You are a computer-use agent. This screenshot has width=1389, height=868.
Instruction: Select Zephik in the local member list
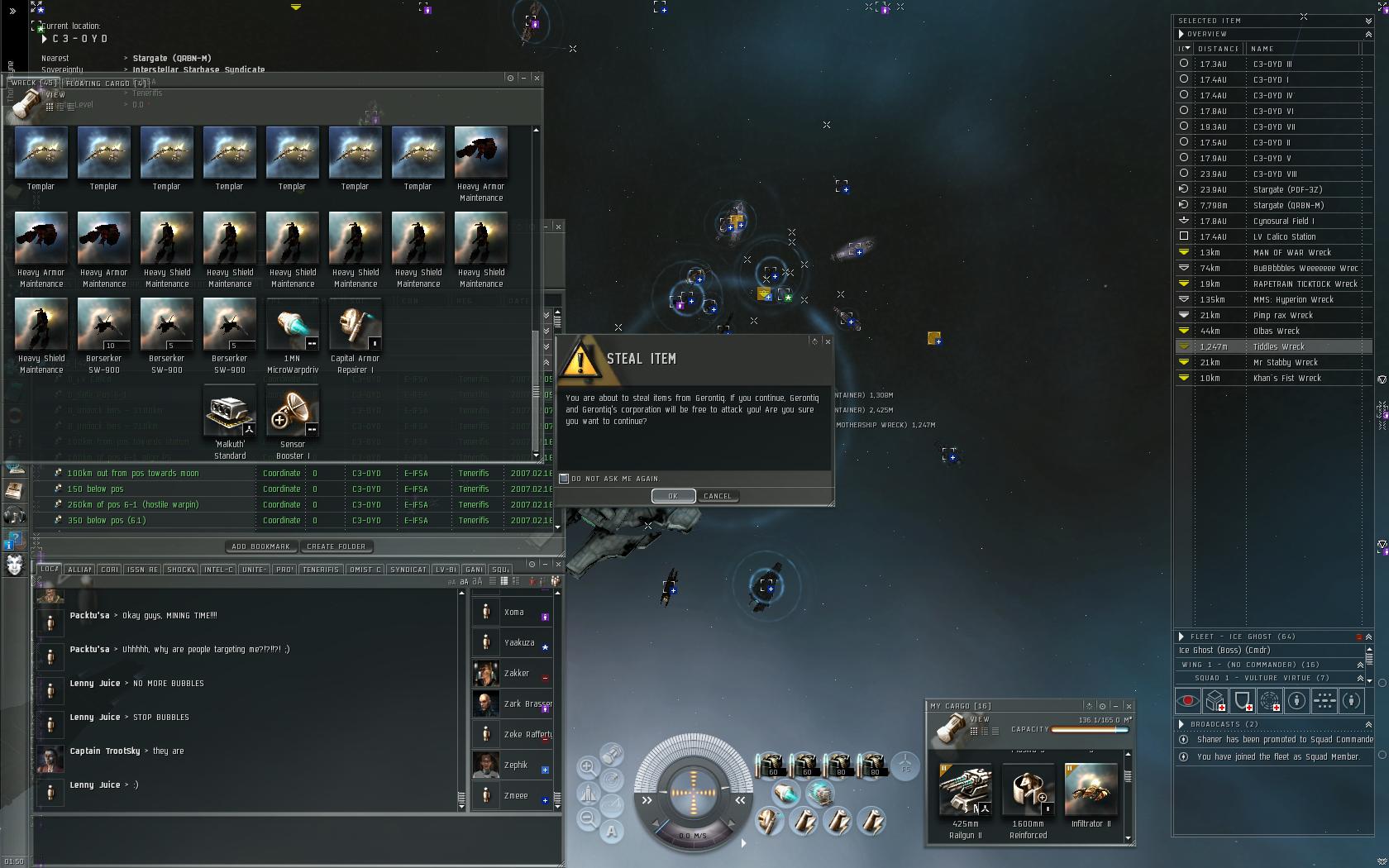(515, 765)
